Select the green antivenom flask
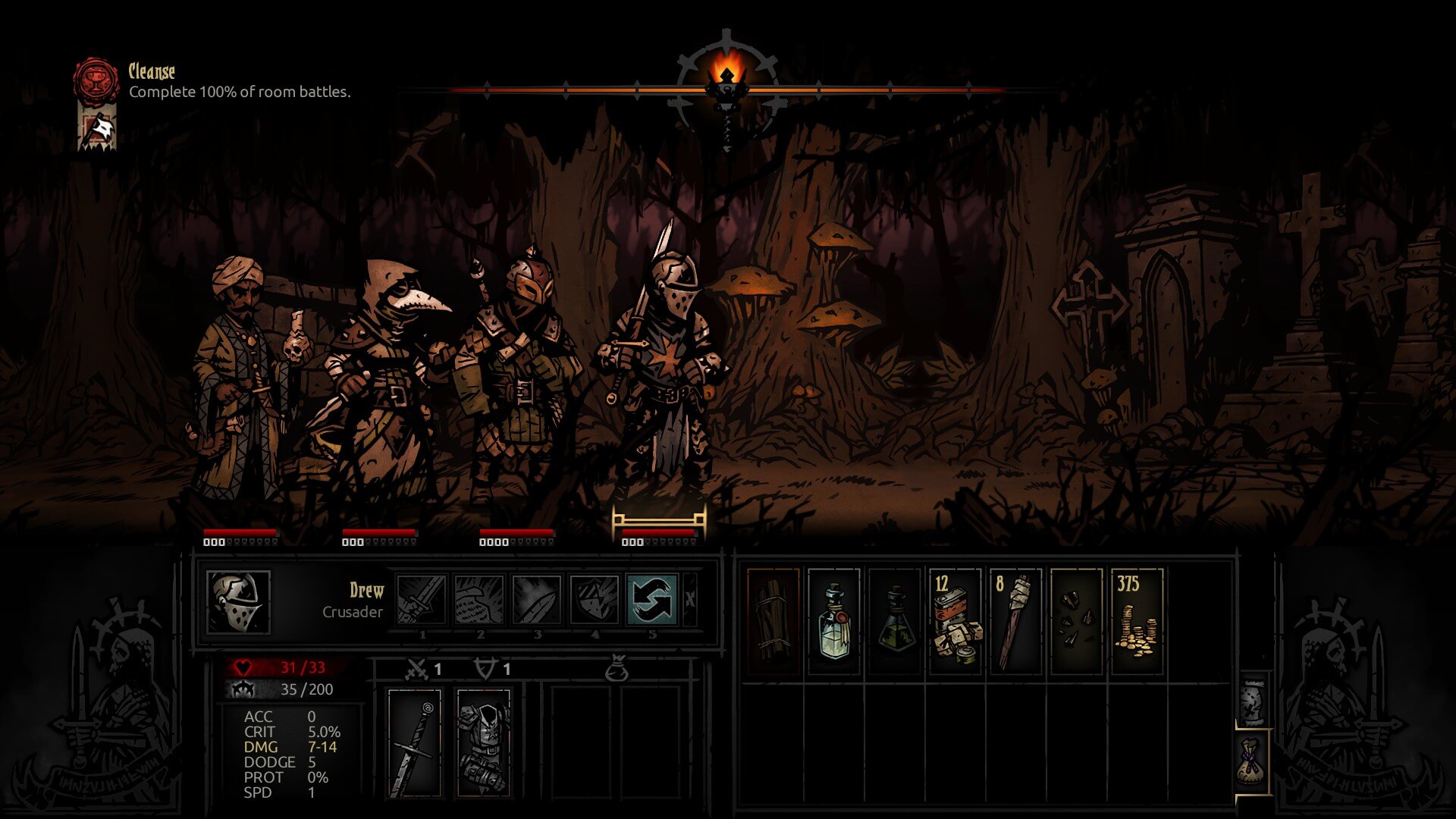Image resolution: width=1456 pixels, height=819 pixels. [x=895, y=621]
